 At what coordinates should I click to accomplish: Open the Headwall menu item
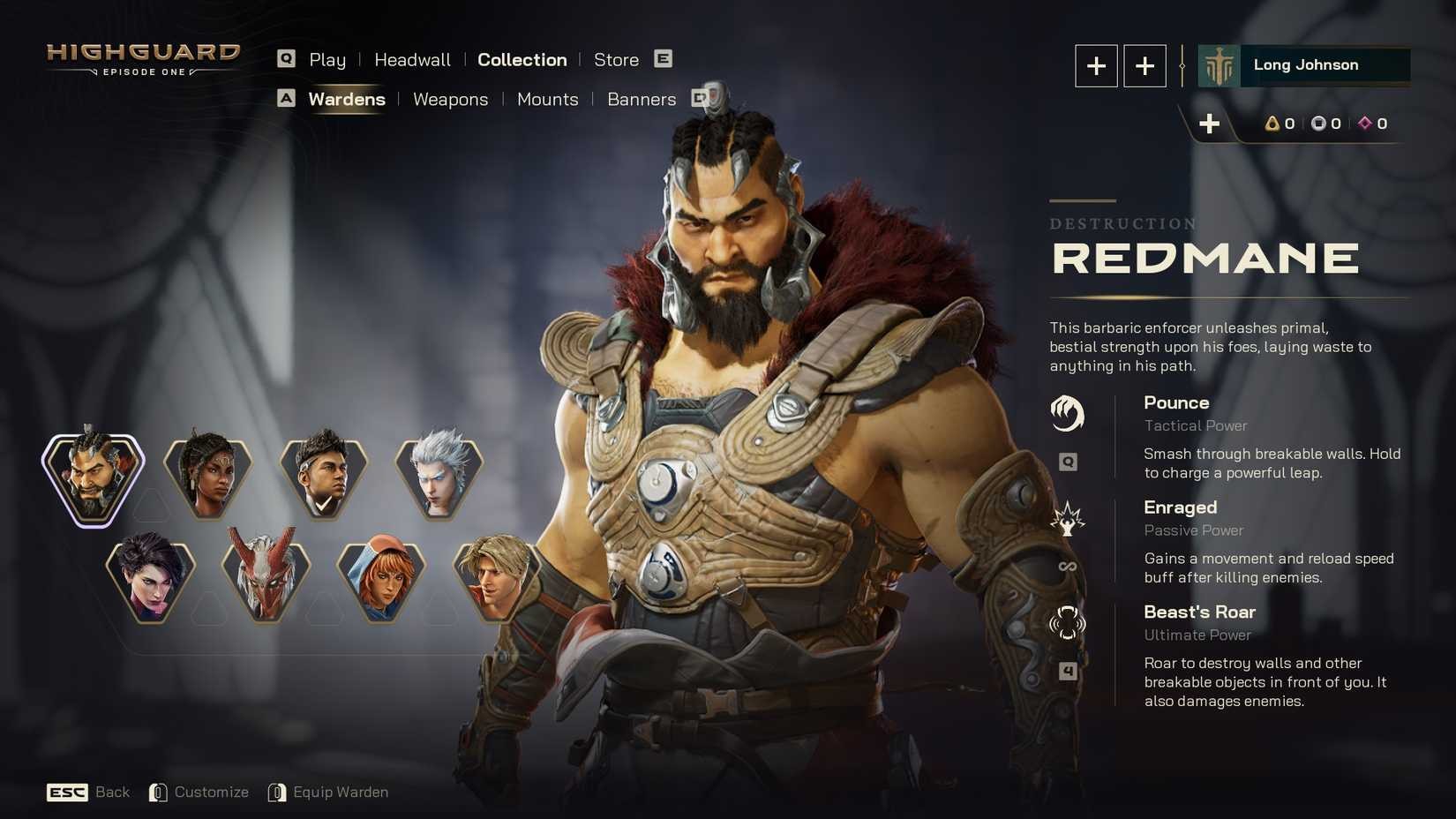click(411, 59)
